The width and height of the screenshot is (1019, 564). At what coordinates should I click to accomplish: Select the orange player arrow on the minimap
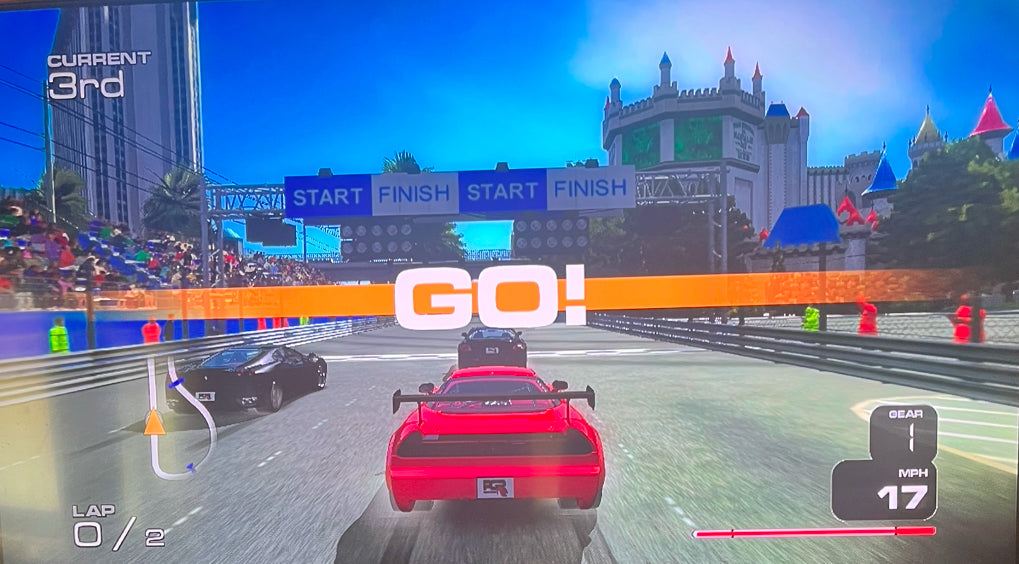tap(154, 423)
